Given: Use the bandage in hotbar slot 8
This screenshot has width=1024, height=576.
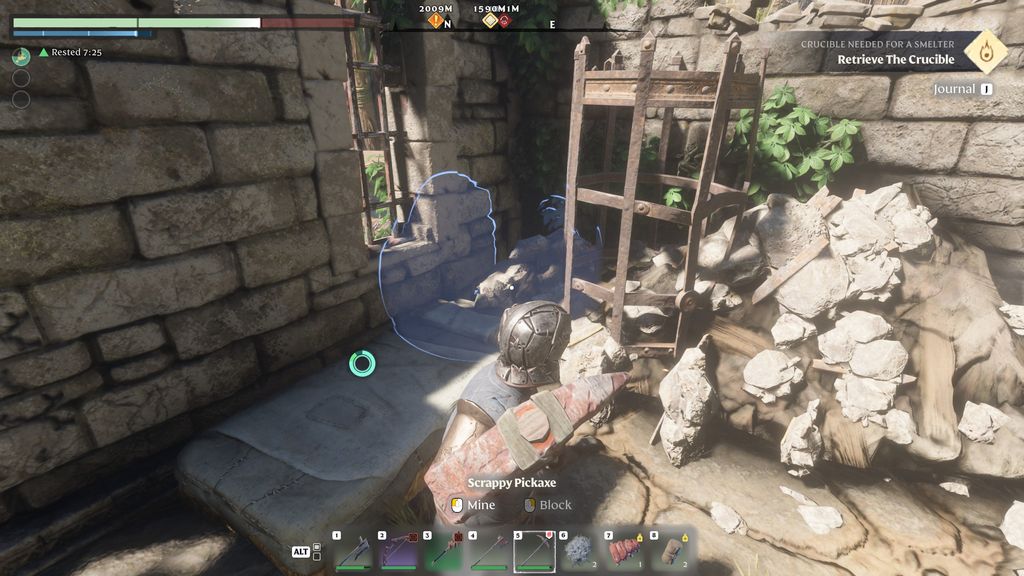Looking at the screenshot, I should (x=670, y=551).
